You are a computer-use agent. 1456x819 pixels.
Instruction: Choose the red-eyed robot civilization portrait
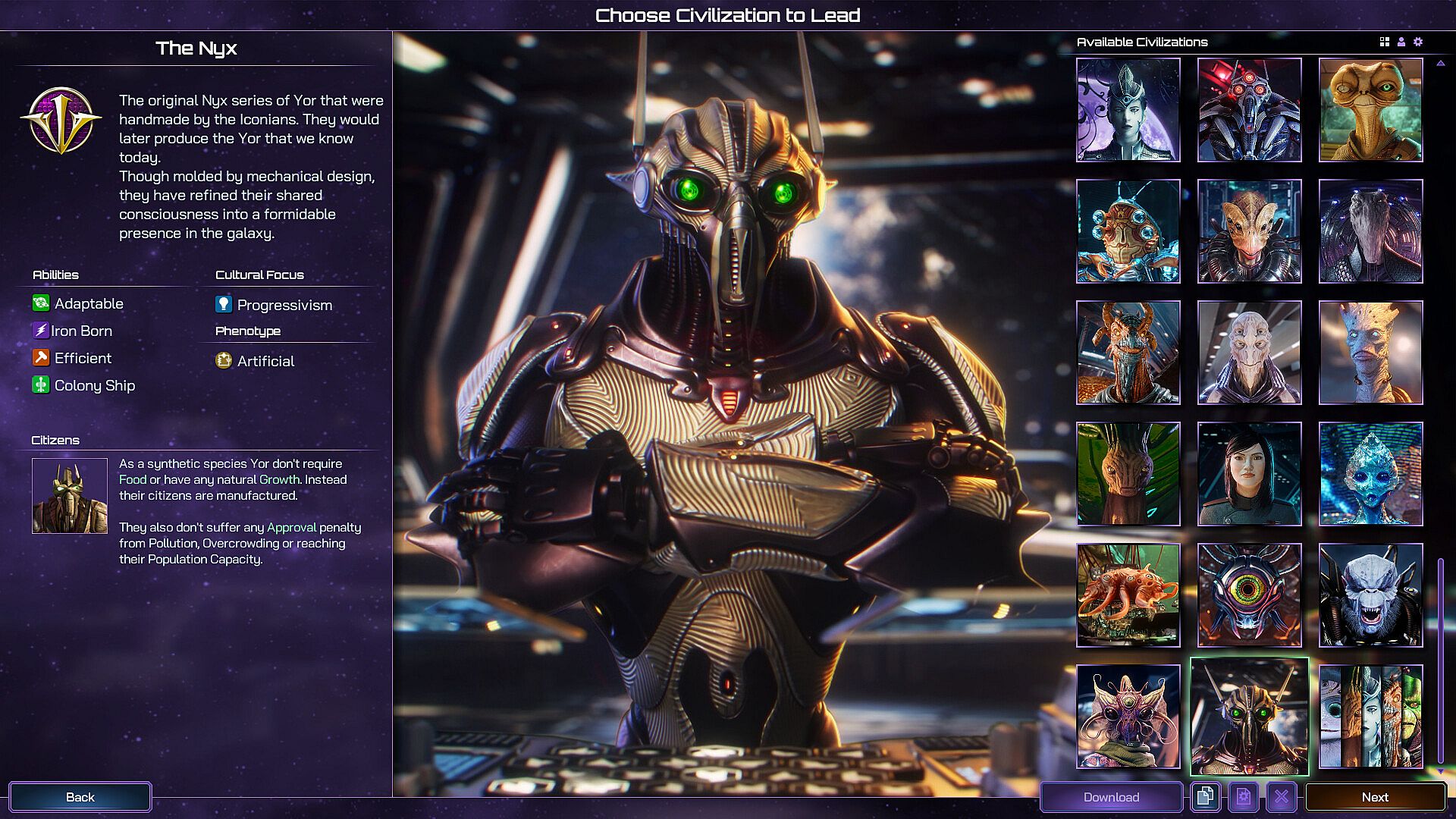coord(1249,110)
